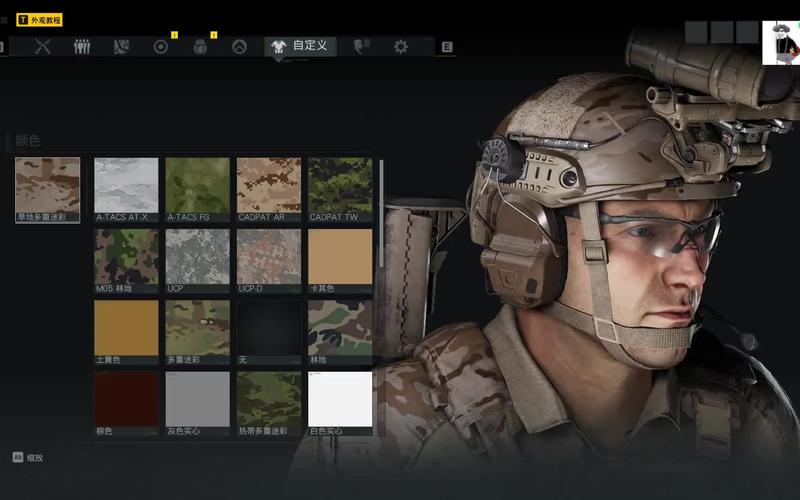800x500 pixels.
Task: Switch to the crossed weapons tab
Action: click(43, 46)
